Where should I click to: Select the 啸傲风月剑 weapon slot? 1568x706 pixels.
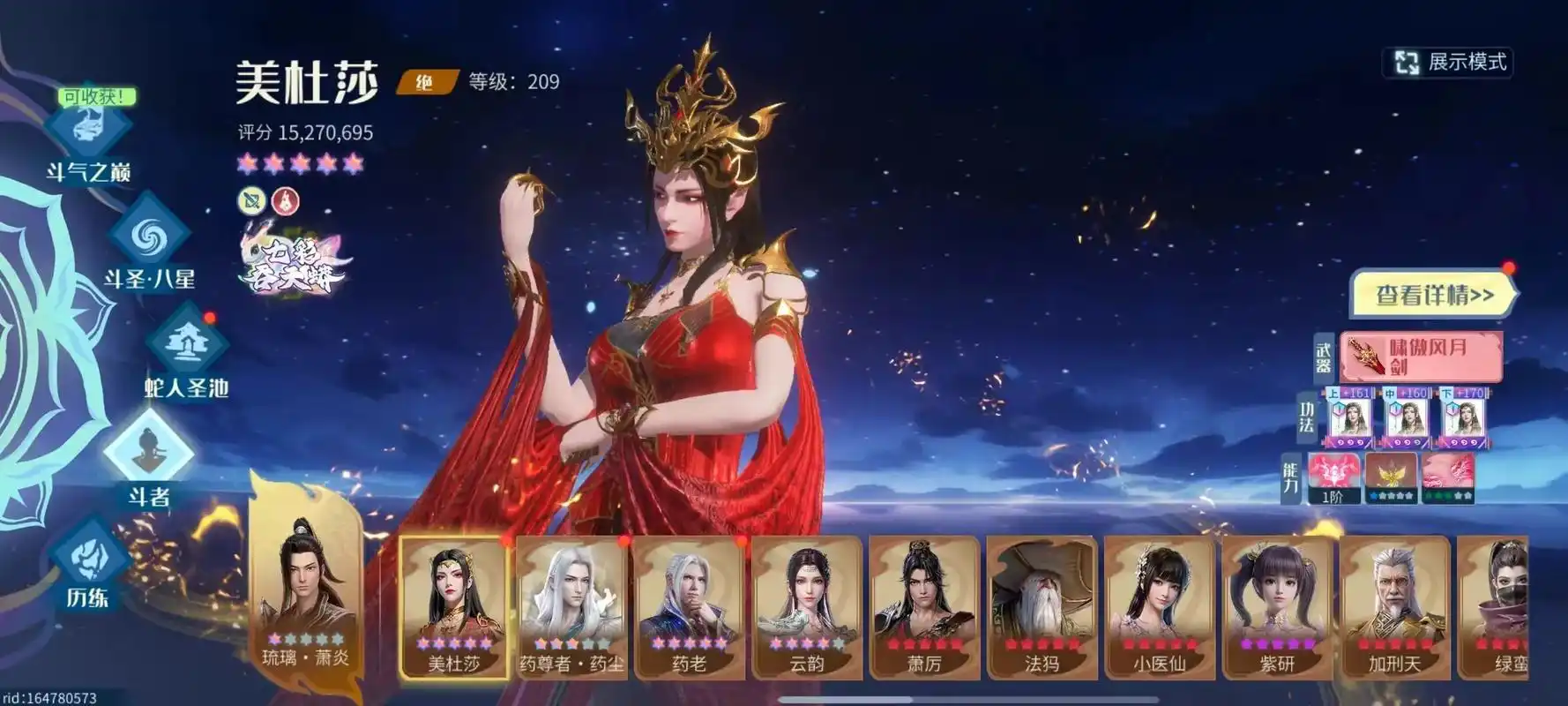tap(1420, 357)
